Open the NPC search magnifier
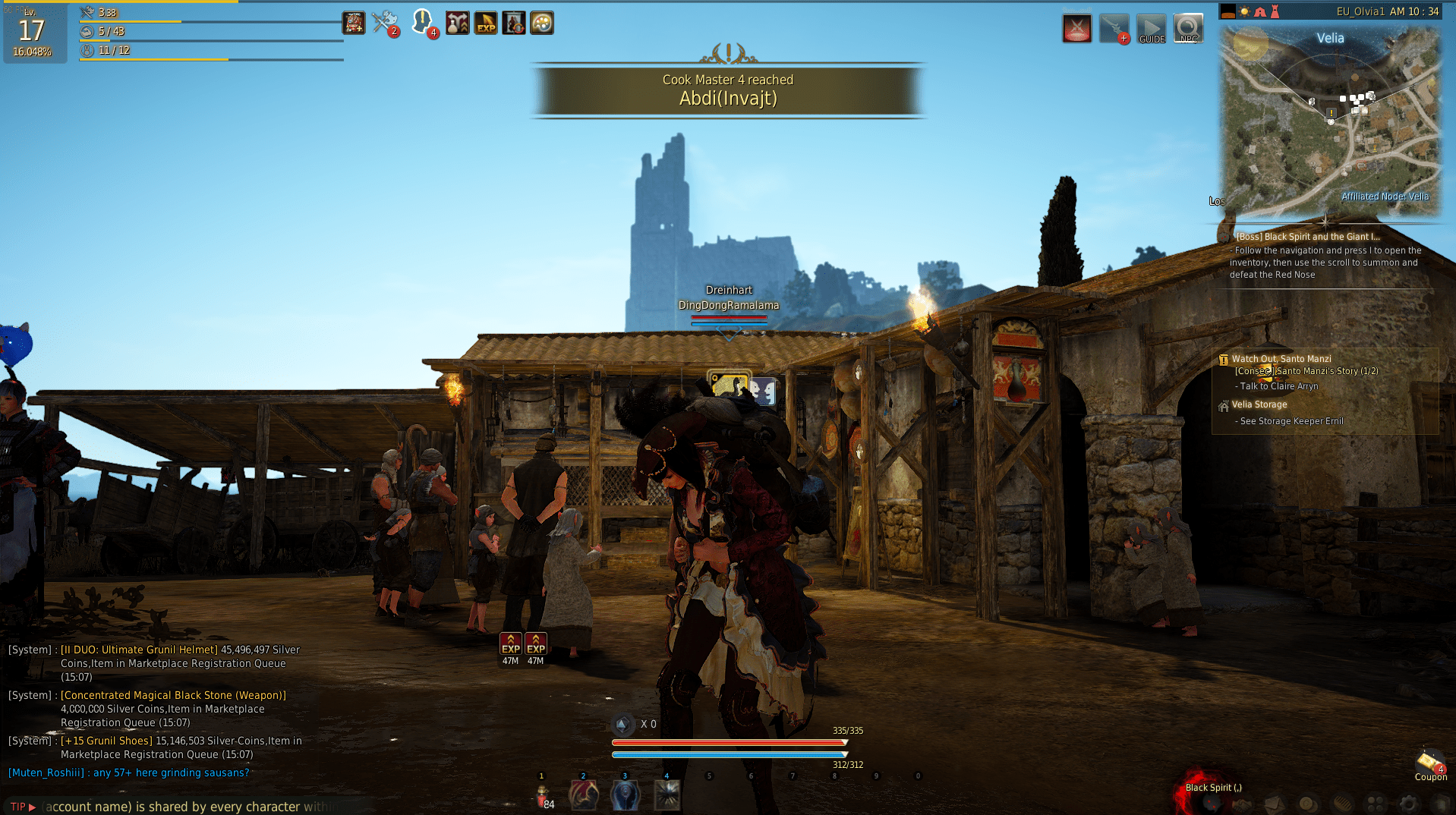Screen dimensions: 1456x815 (1188, 27)
